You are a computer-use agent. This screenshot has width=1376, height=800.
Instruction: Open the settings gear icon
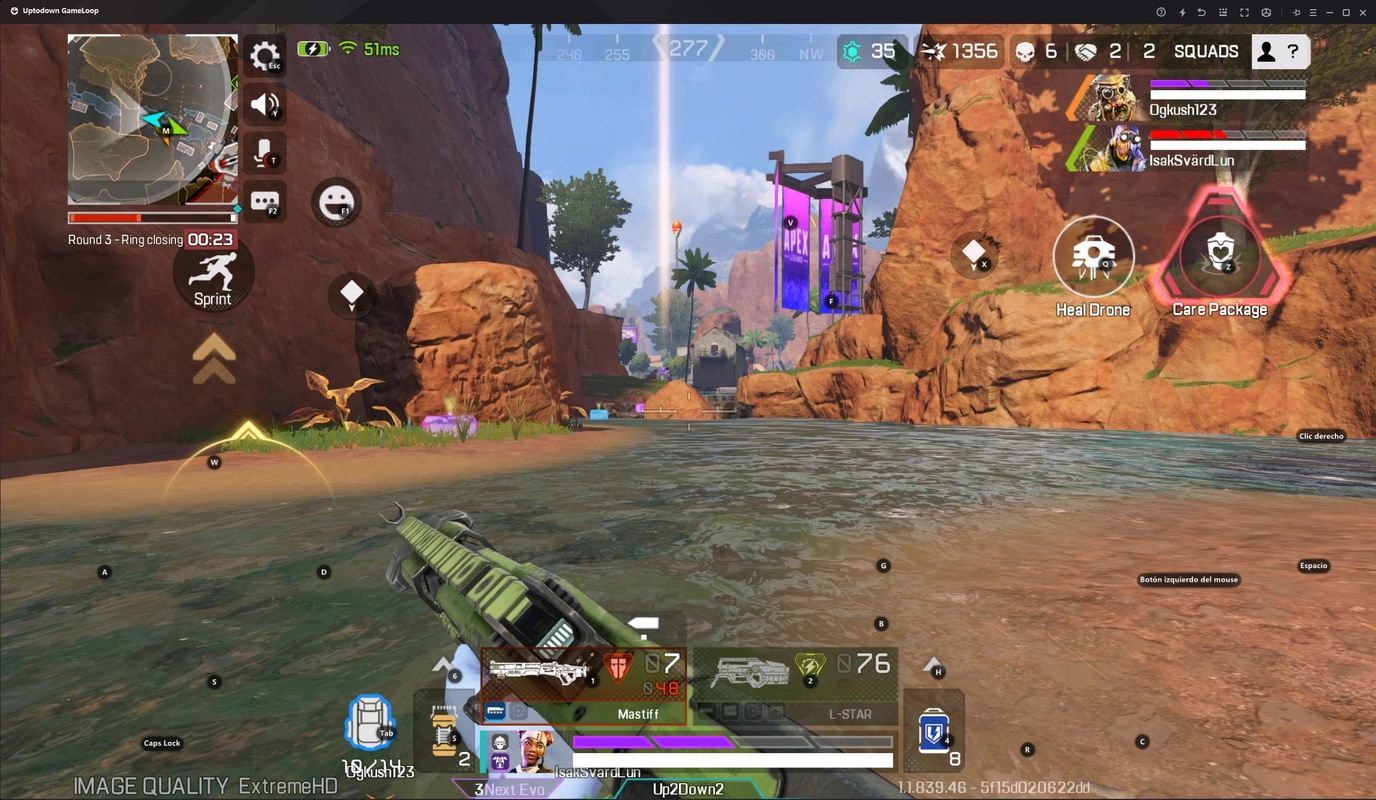tap(264, 55)
